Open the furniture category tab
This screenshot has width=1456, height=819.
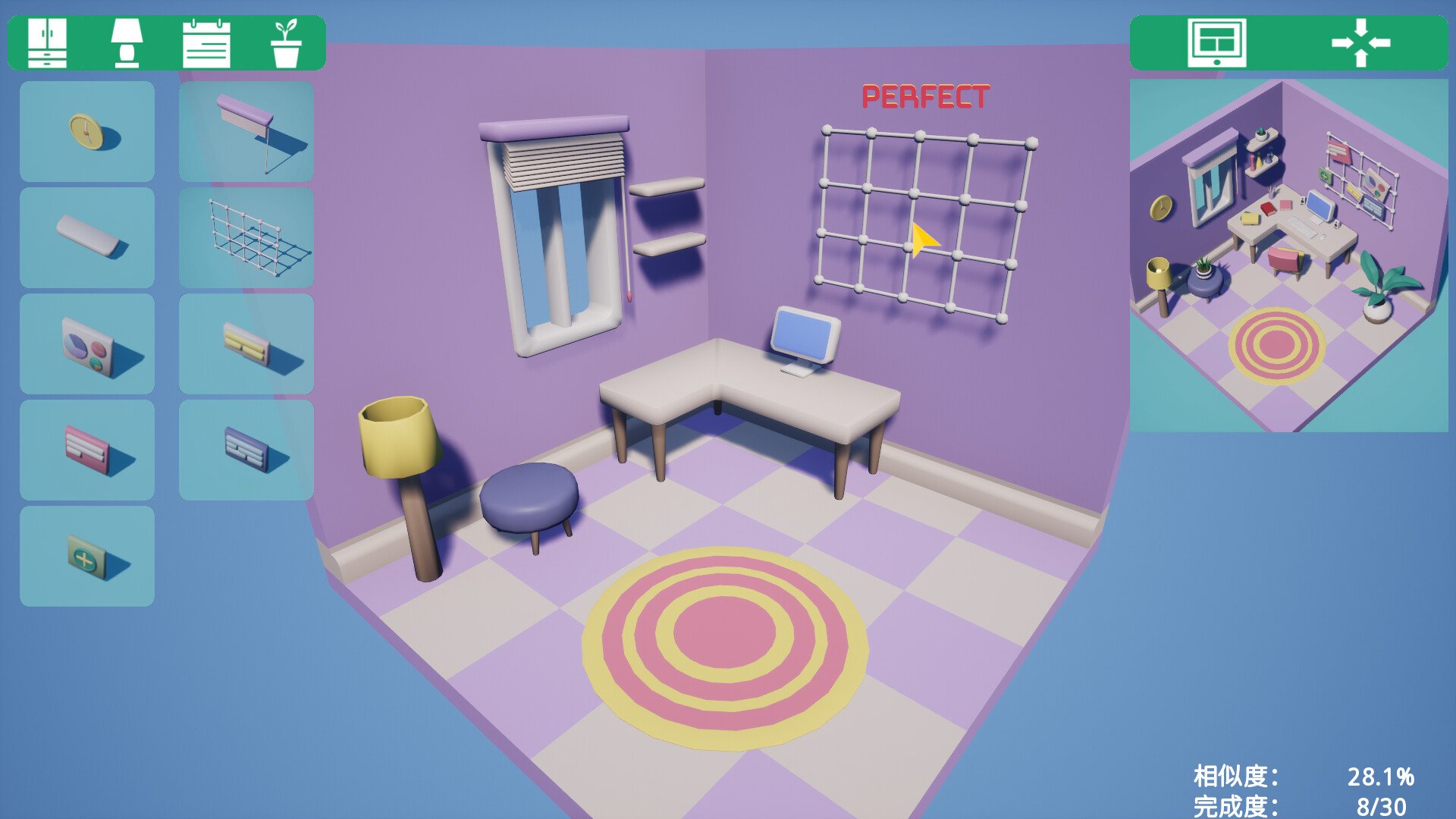coord(47,44)
